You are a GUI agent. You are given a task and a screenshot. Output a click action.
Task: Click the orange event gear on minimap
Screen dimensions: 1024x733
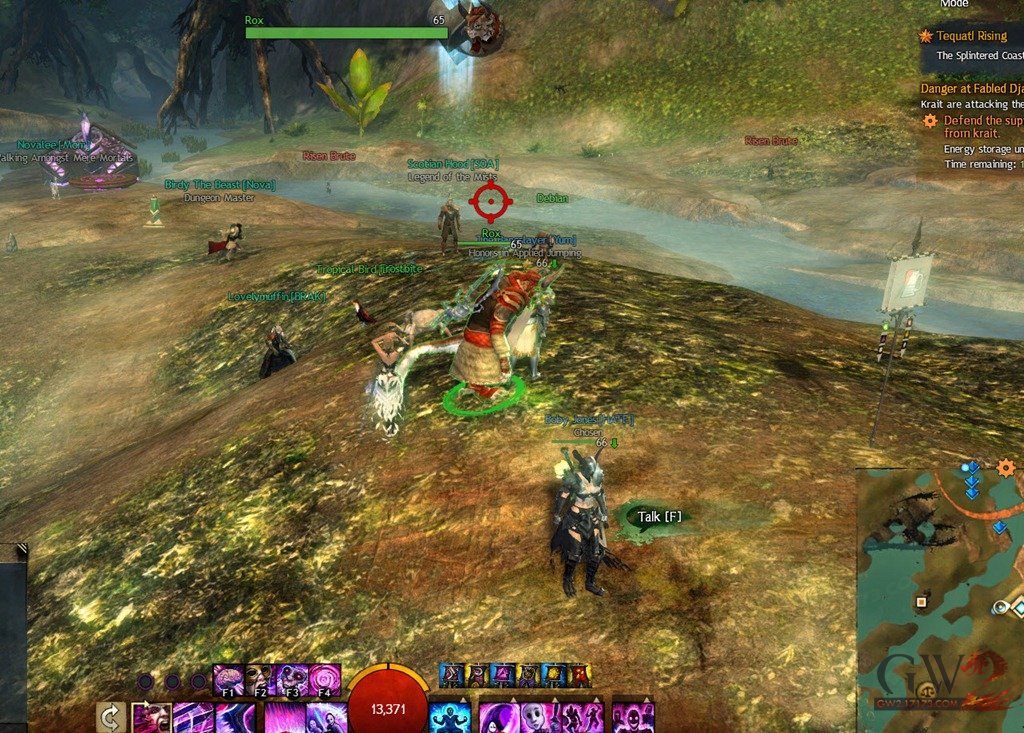pos(1006,467)
